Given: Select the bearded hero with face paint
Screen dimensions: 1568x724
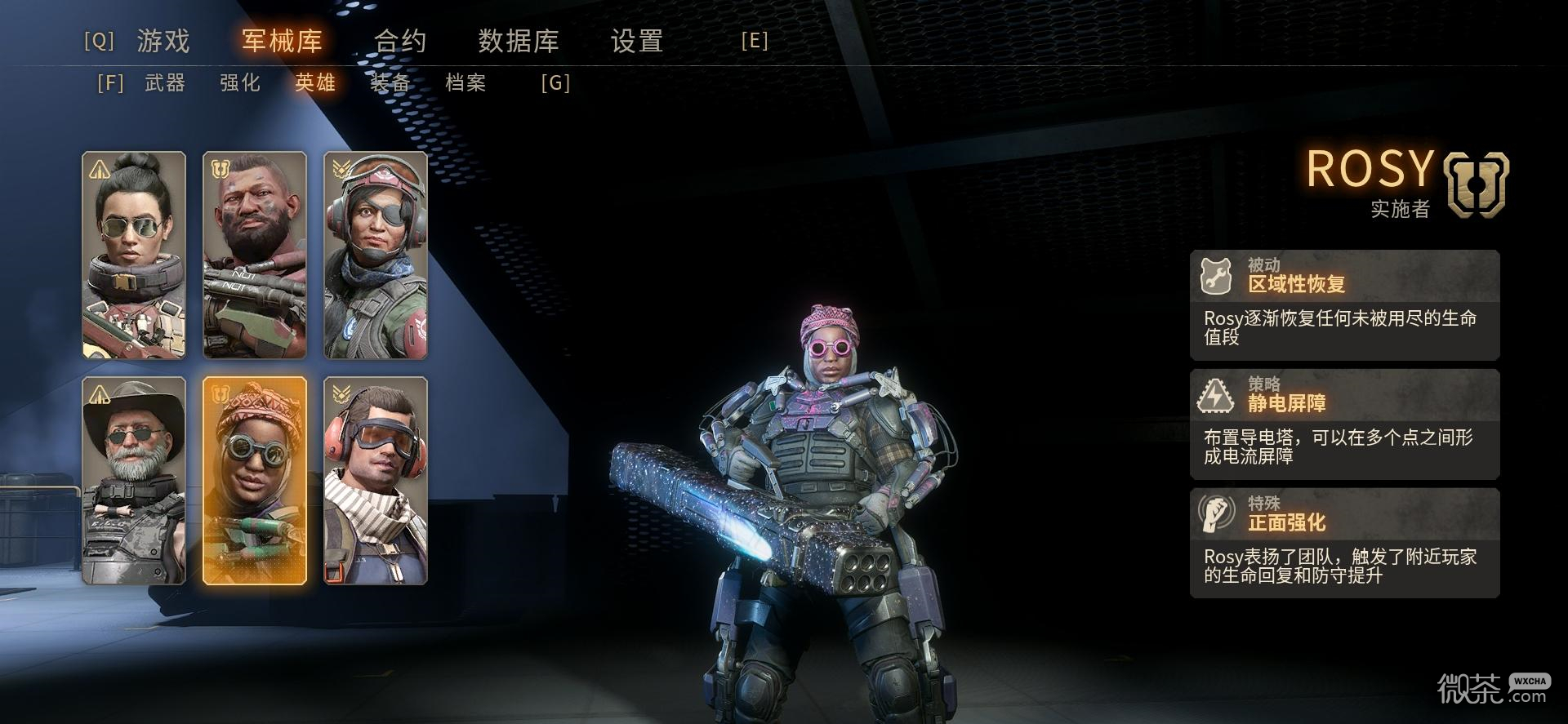Looking at the screenshot, I should (x=255, y=255).
